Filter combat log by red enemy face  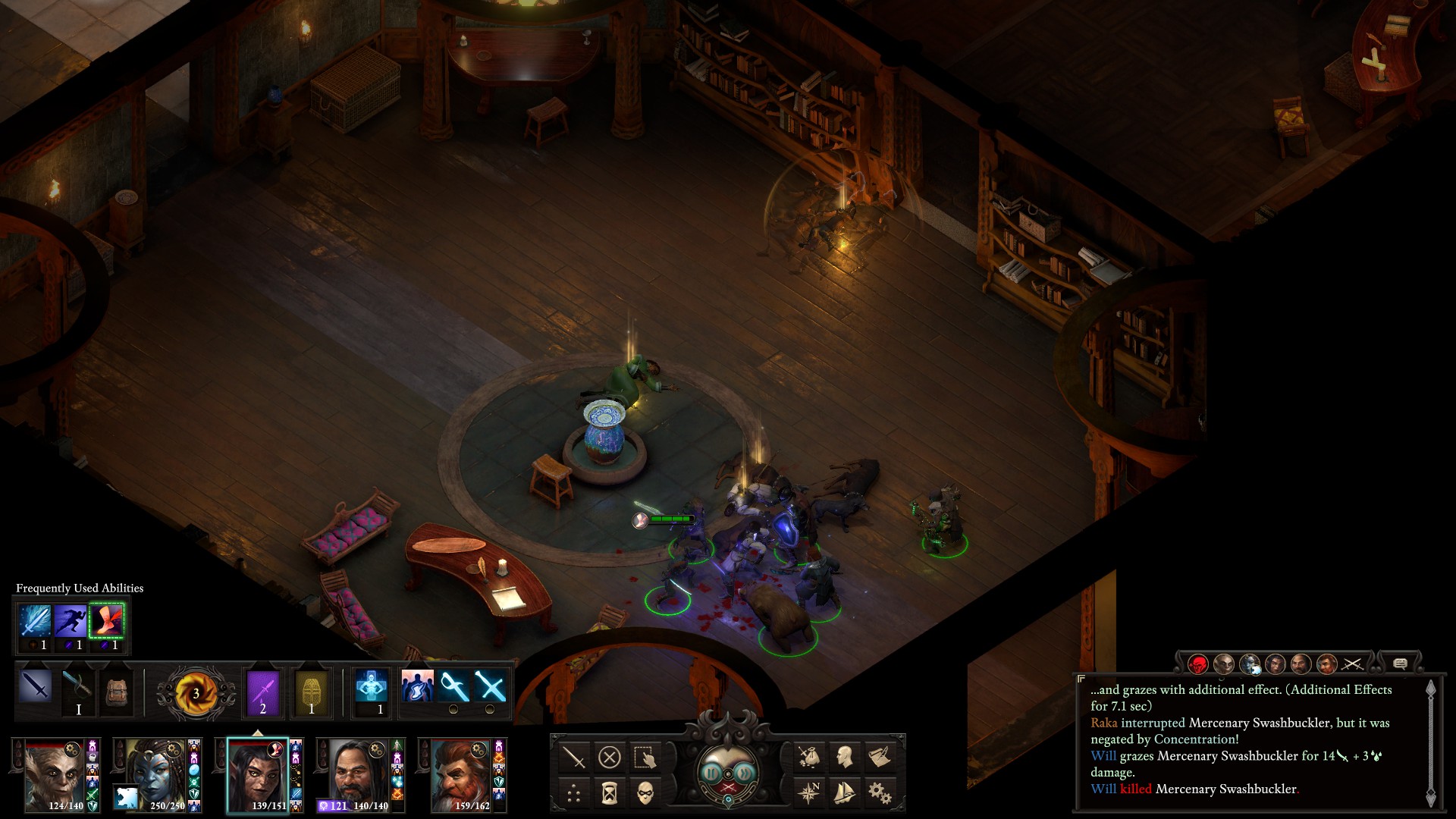1198,664
